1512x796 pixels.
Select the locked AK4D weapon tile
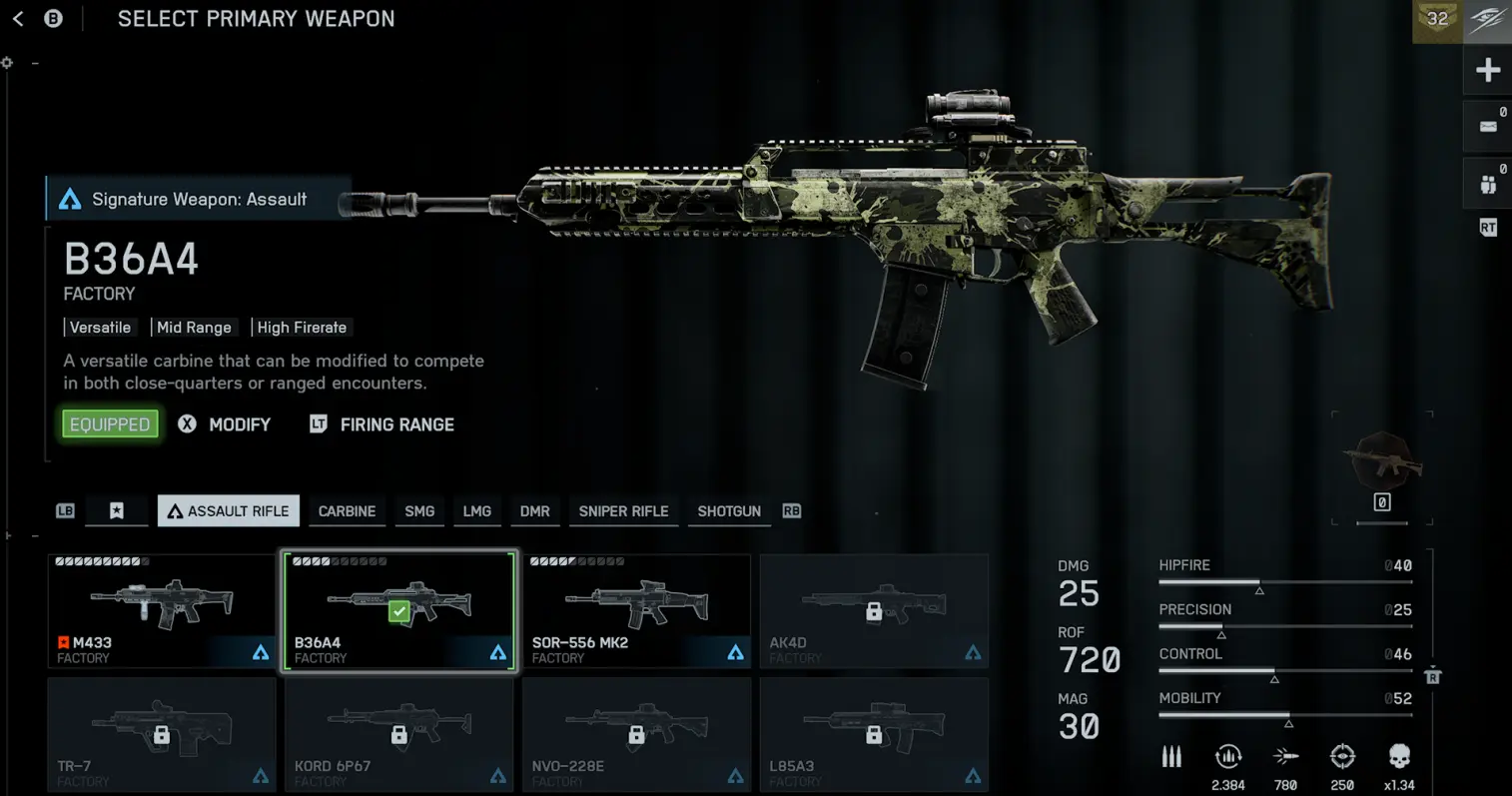[874, 611]
